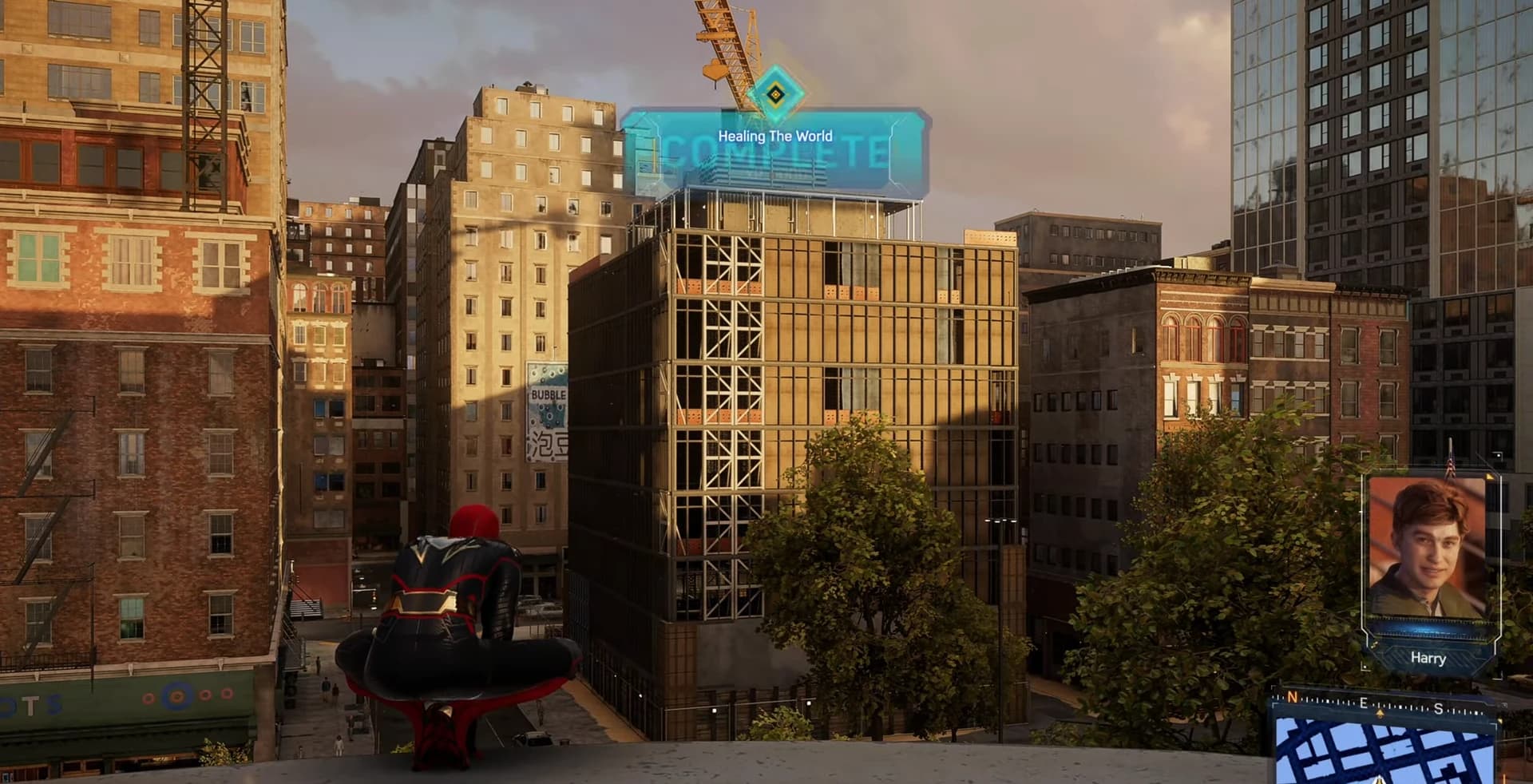Click the small link icon beside Harry's nameplate
Screen dimensions: 1533x784
1374,644
